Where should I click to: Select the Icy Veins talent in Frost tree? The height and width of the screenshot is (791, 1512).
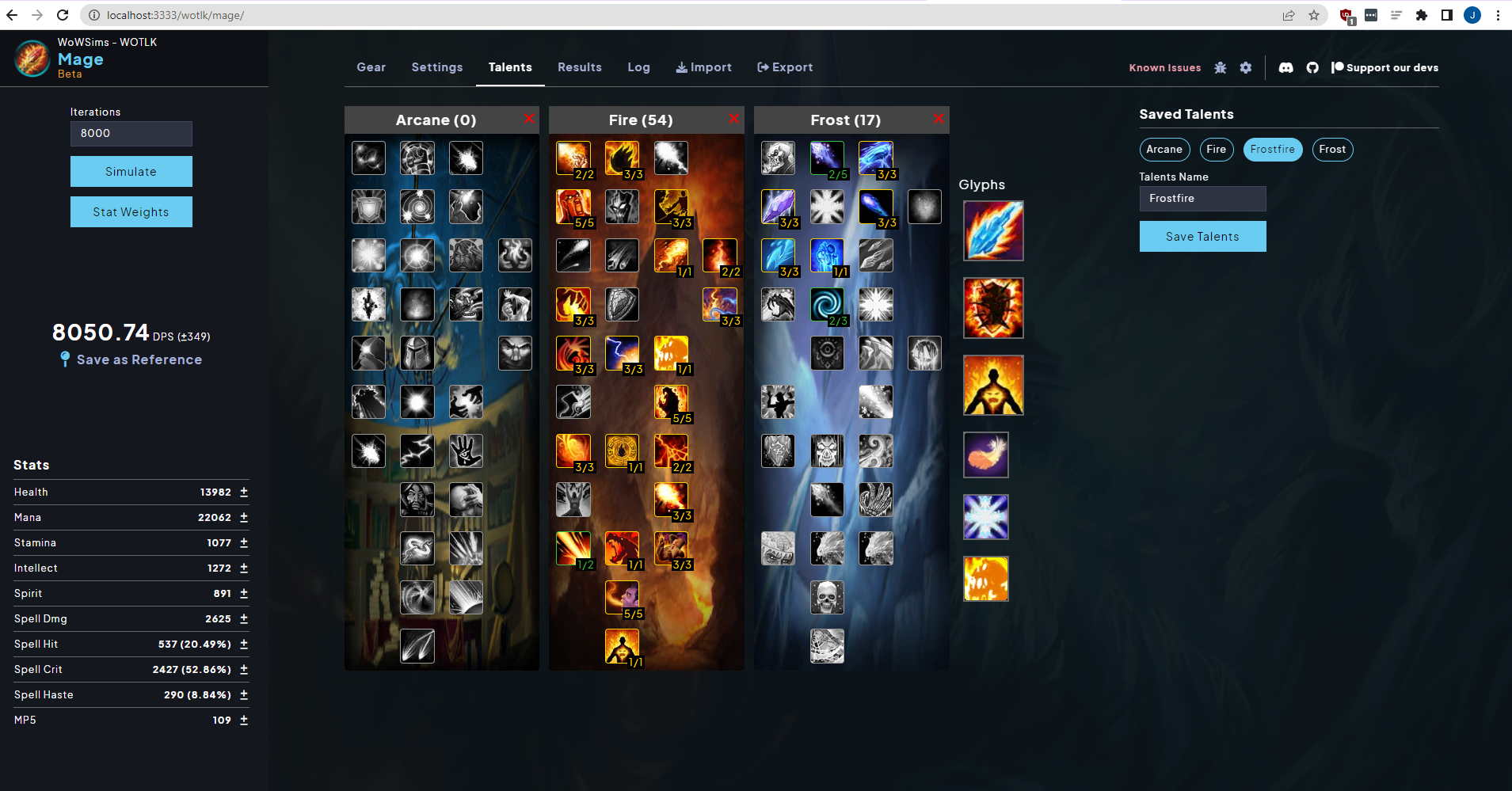pyautogui.click(x=827, y=256)
